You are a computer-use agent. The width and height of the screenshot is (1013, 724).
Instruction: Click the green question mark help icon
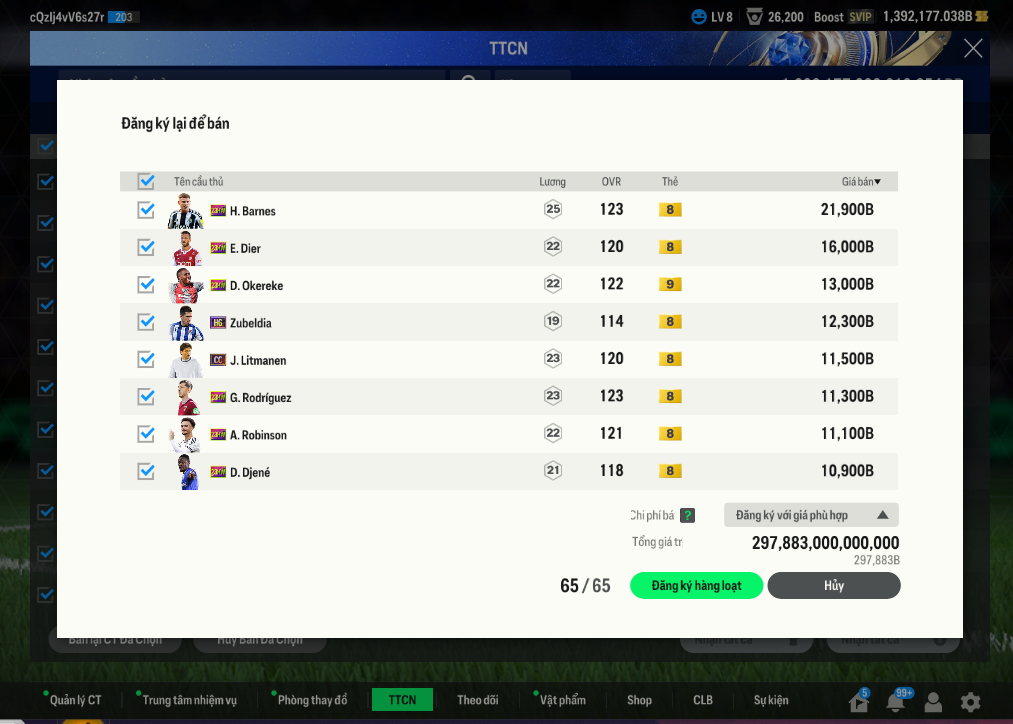(687, 516)
